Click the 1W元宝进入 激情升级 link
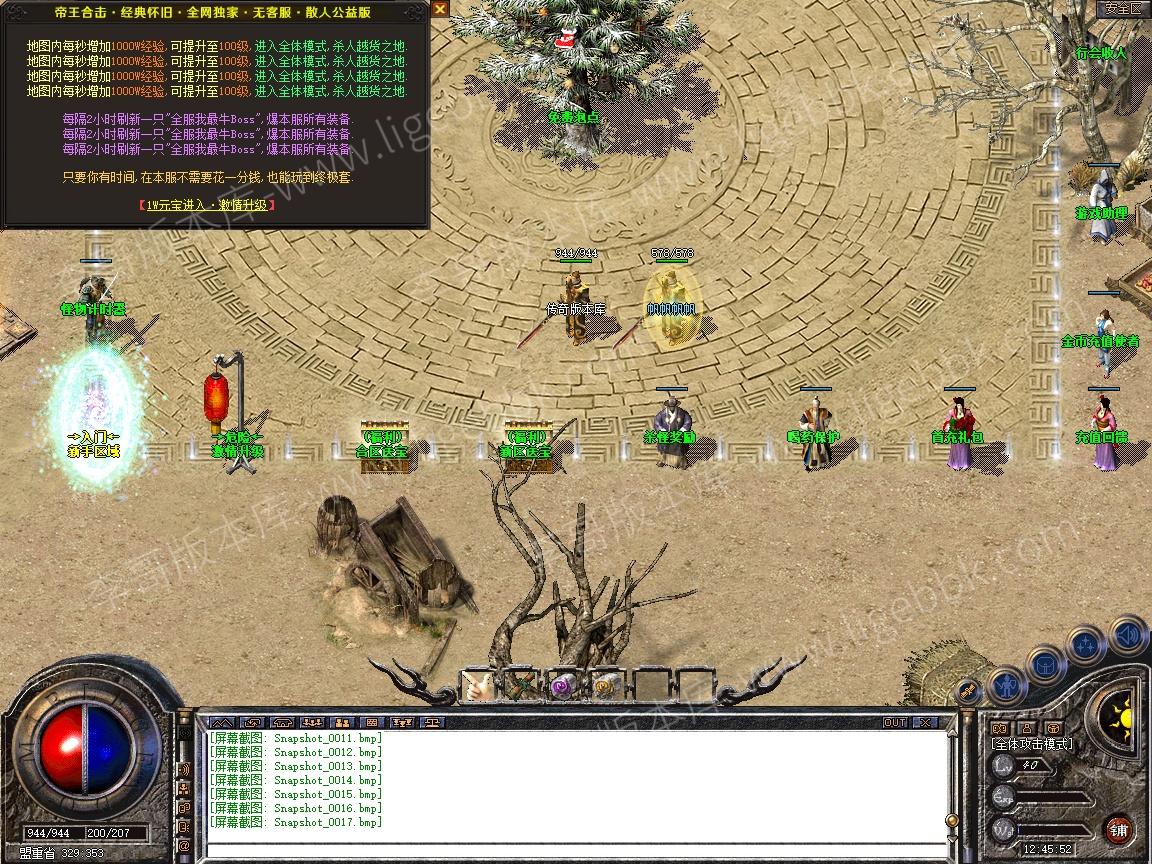 207,205
